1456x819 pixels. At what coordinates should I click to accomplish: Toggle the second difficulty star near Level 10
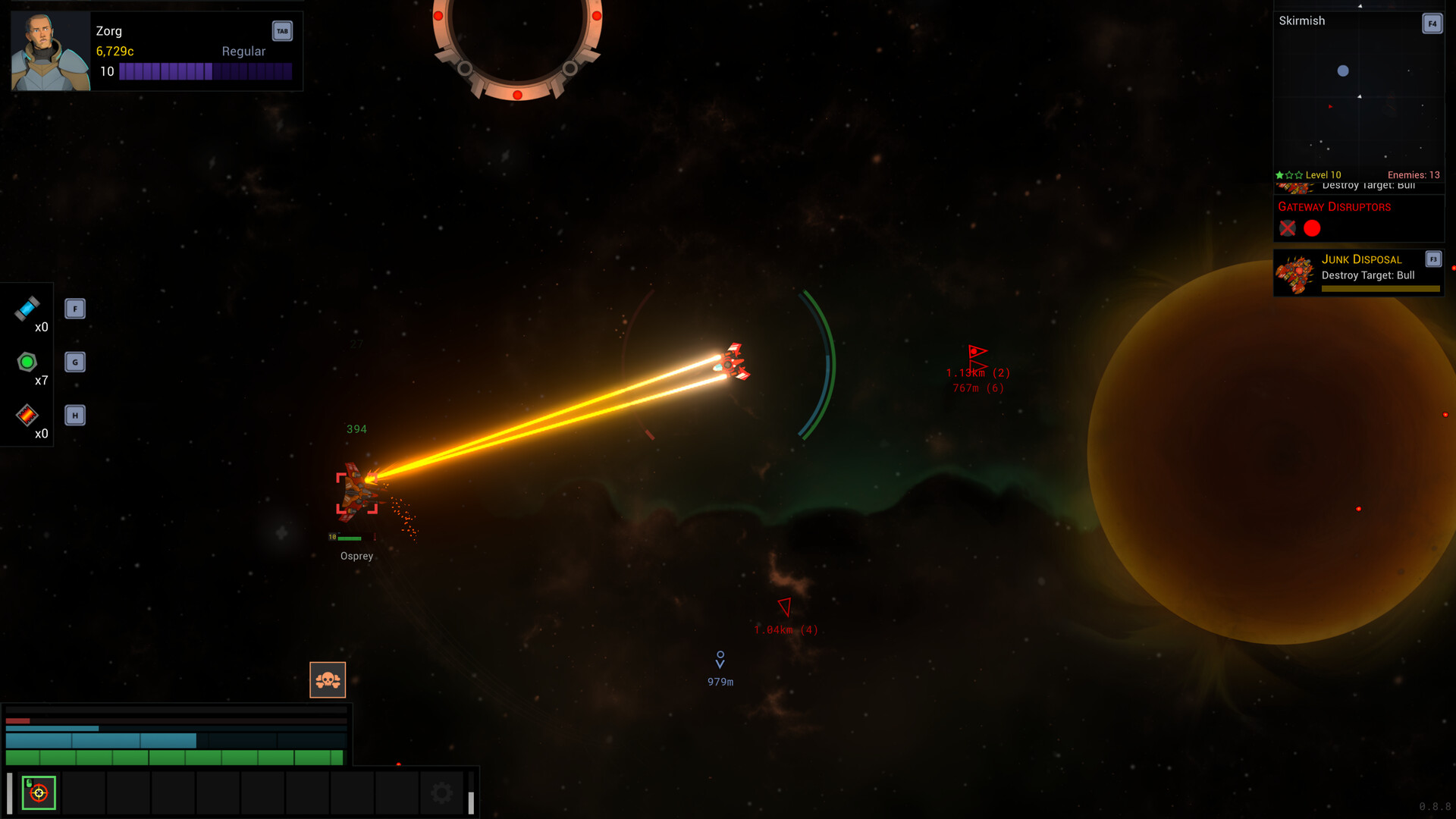point(1289,174)
